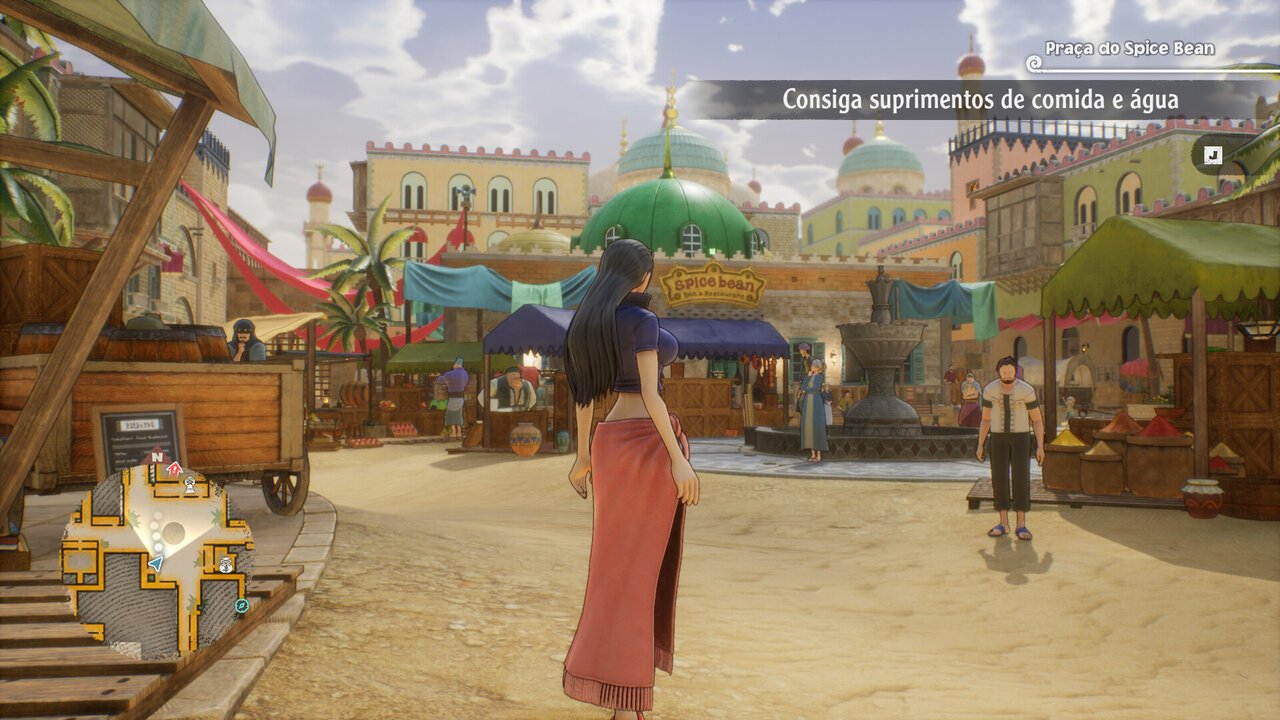Screen dimensions: 1280x720
Task: Open the circular minimap
Action: pyautogui.click(x=157, y=557)
